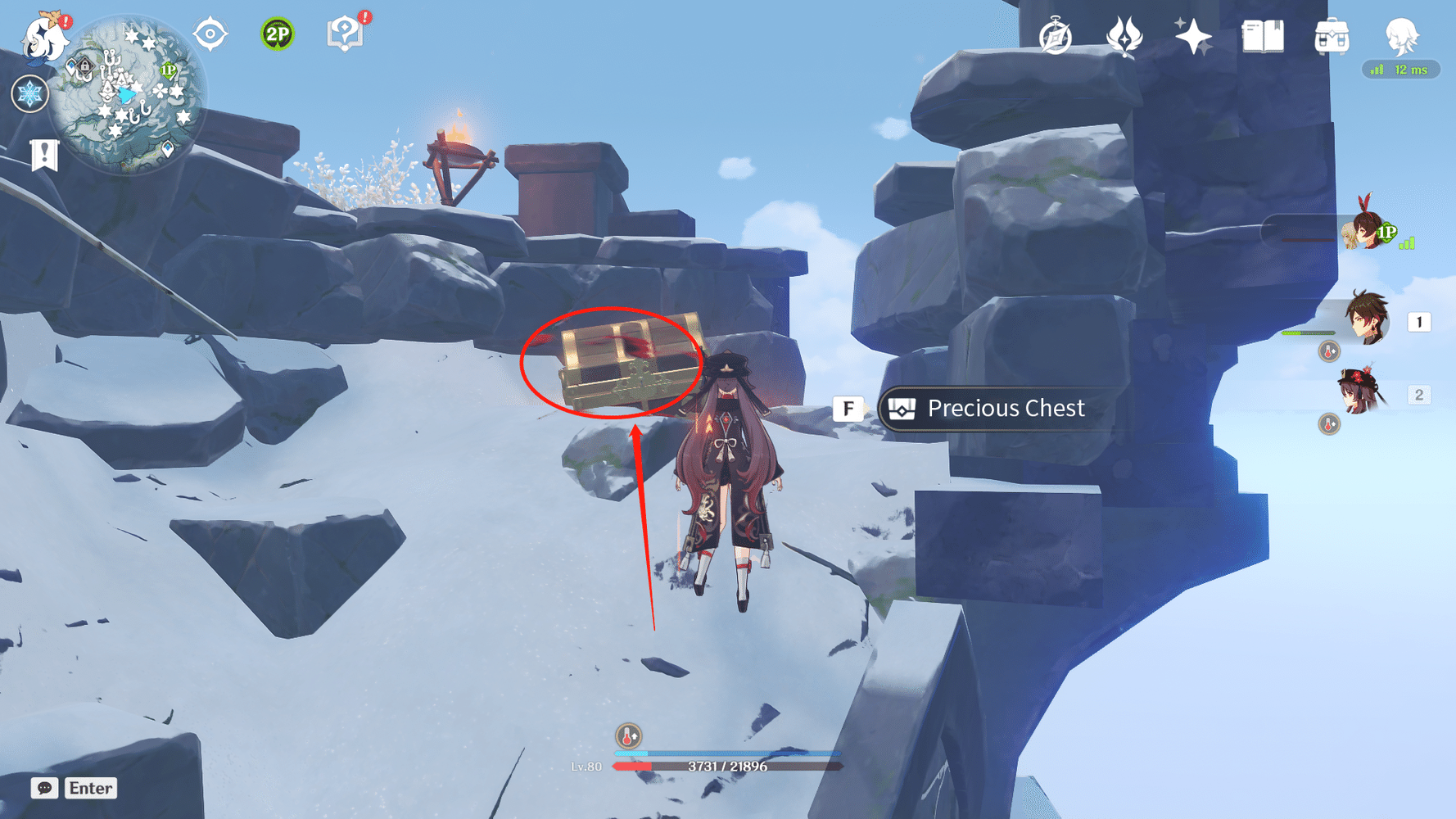This screenshot has width=1456, height=819.
Task: Toggle Elemental Sight eye icon
Action: click(x=210, y=35)
